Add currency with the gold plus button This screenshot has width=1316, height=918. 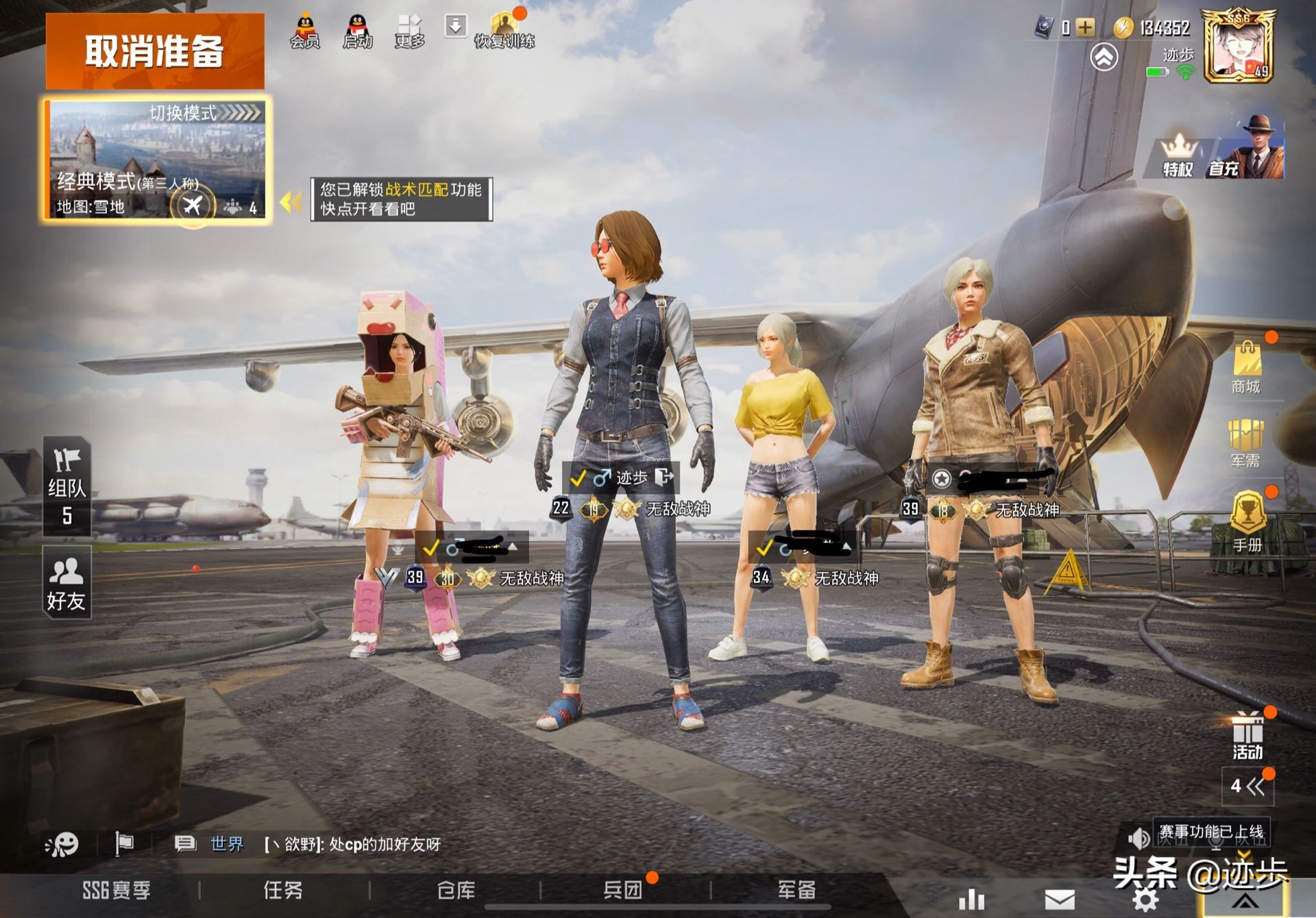(x=1085, y=27)
